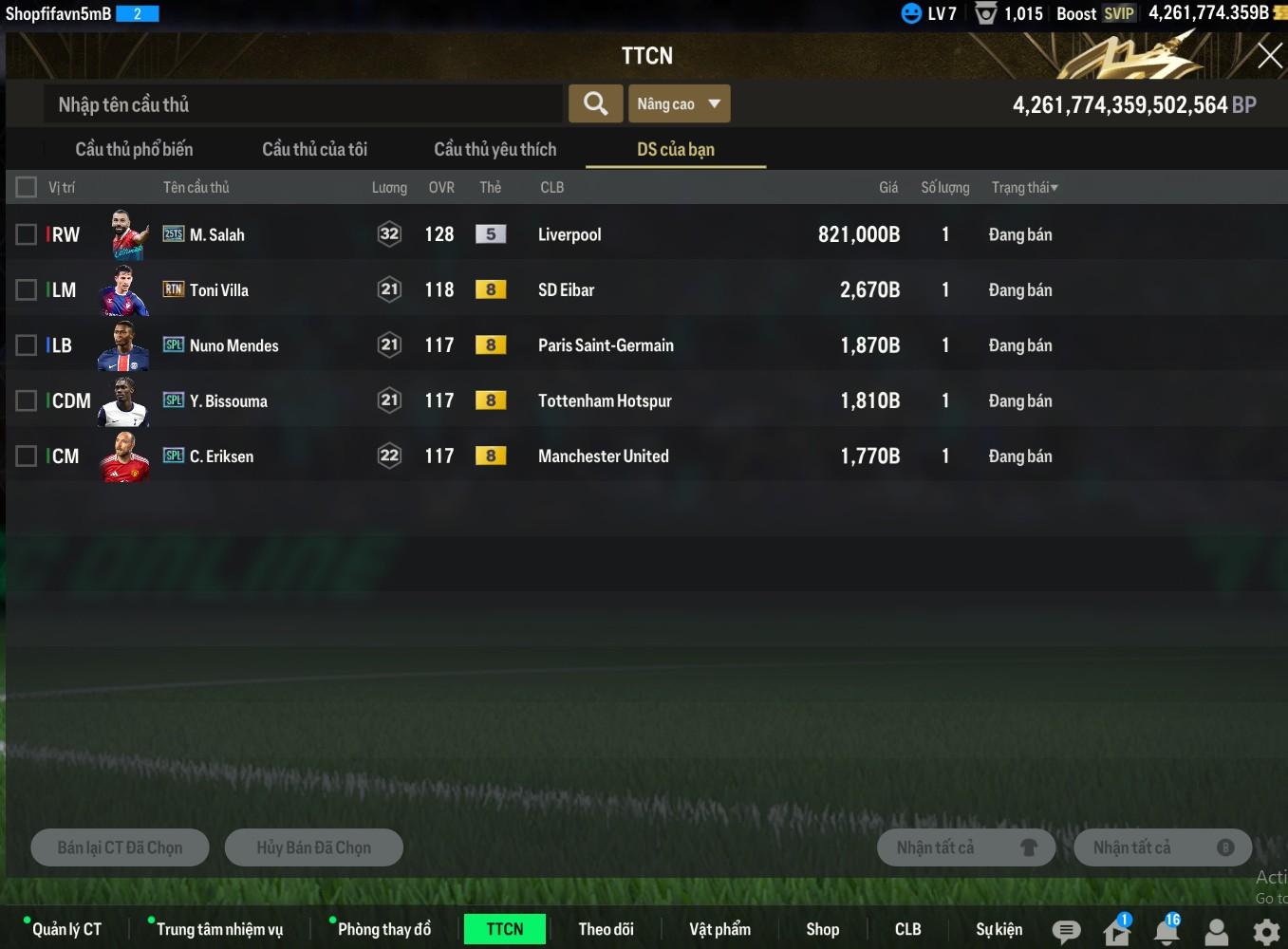Click Hủy Bán Đã Chọn button
Screen dimensions: 1288x949
pyautogui.click(x=313, y=847)
